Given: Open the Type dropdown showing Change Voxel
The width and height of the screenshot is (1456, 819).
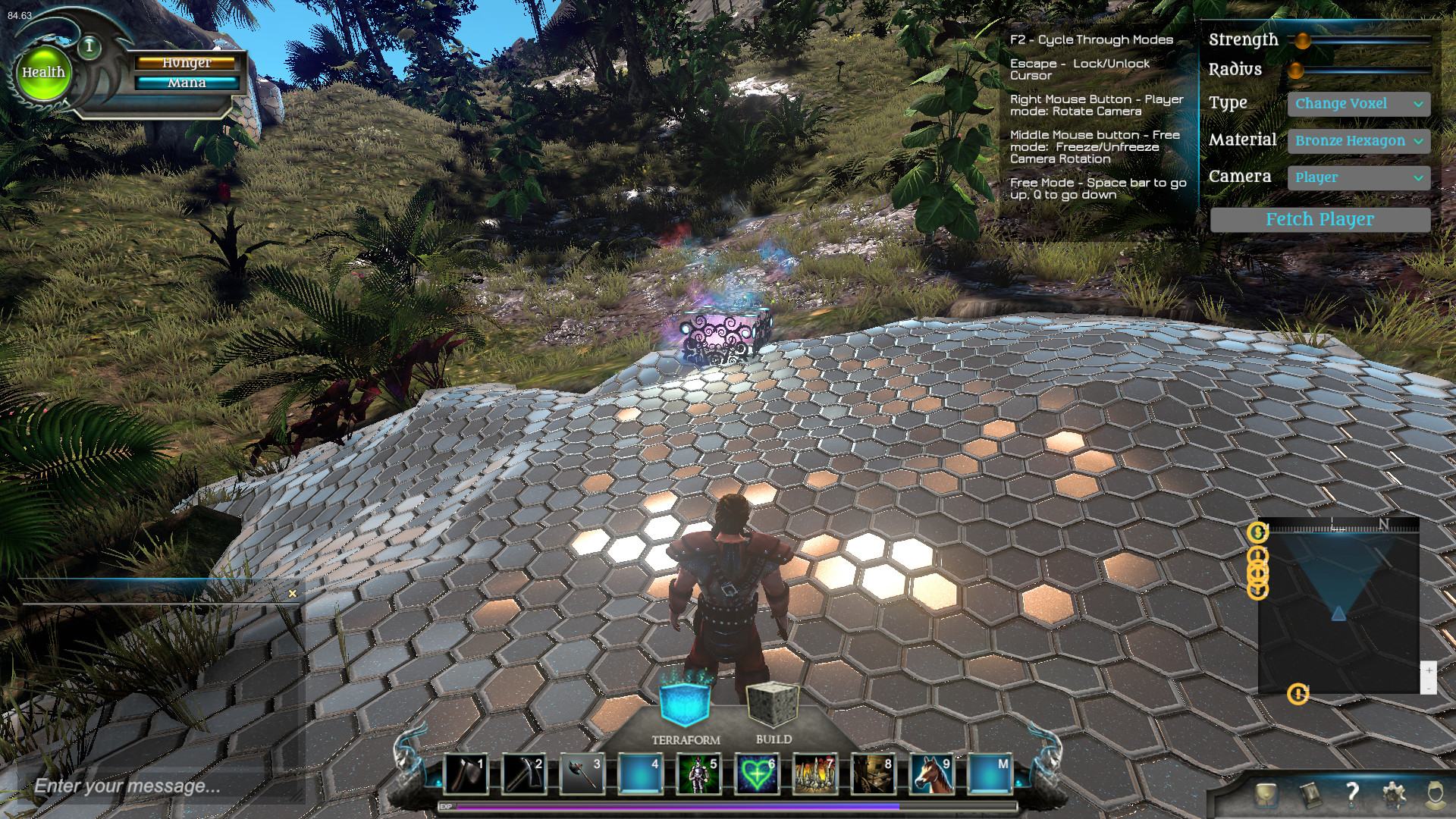Looking at the screenshot, I should point(1358,104).
